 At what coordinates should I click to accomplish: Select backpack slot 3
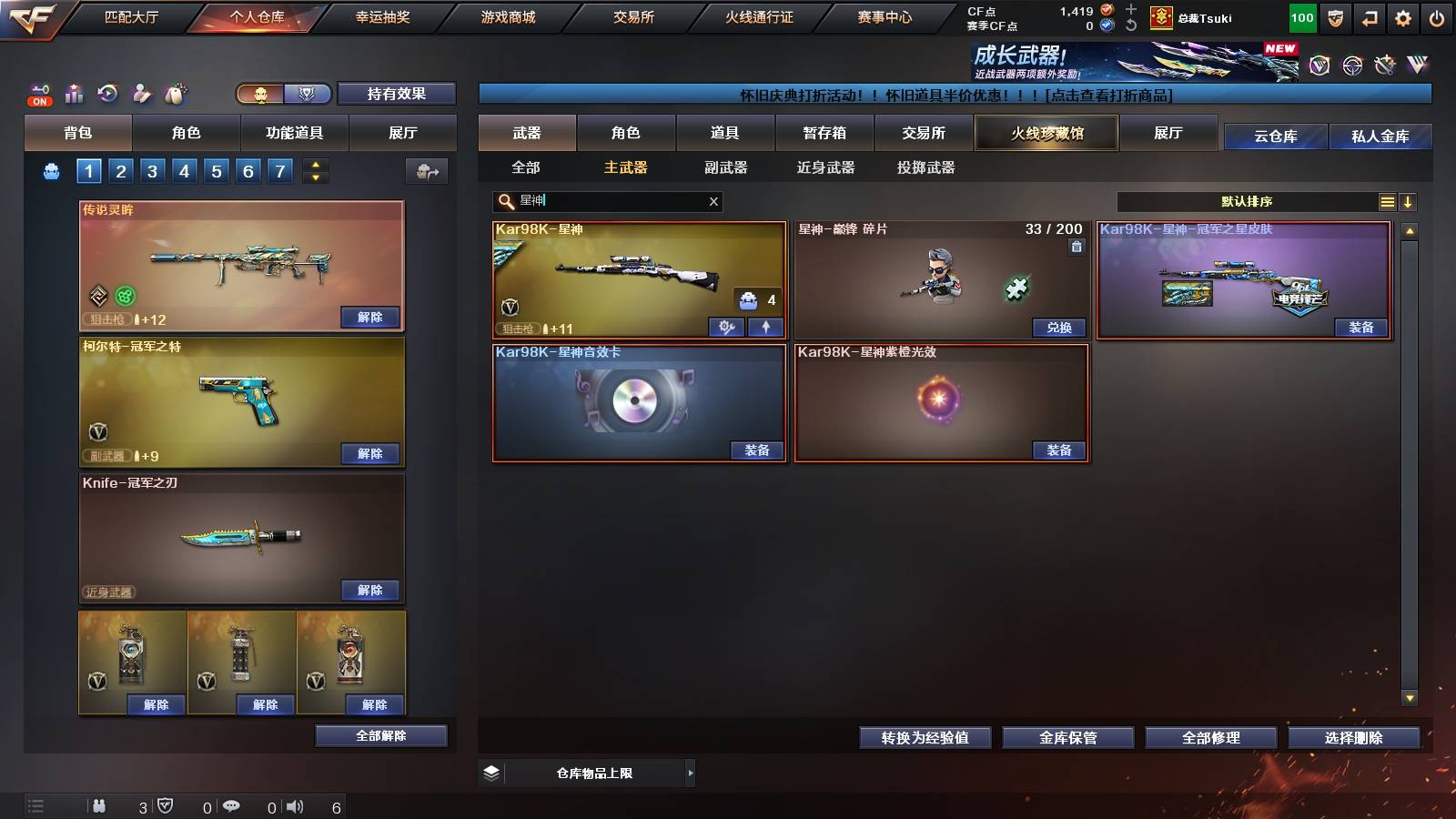(154, 170)
